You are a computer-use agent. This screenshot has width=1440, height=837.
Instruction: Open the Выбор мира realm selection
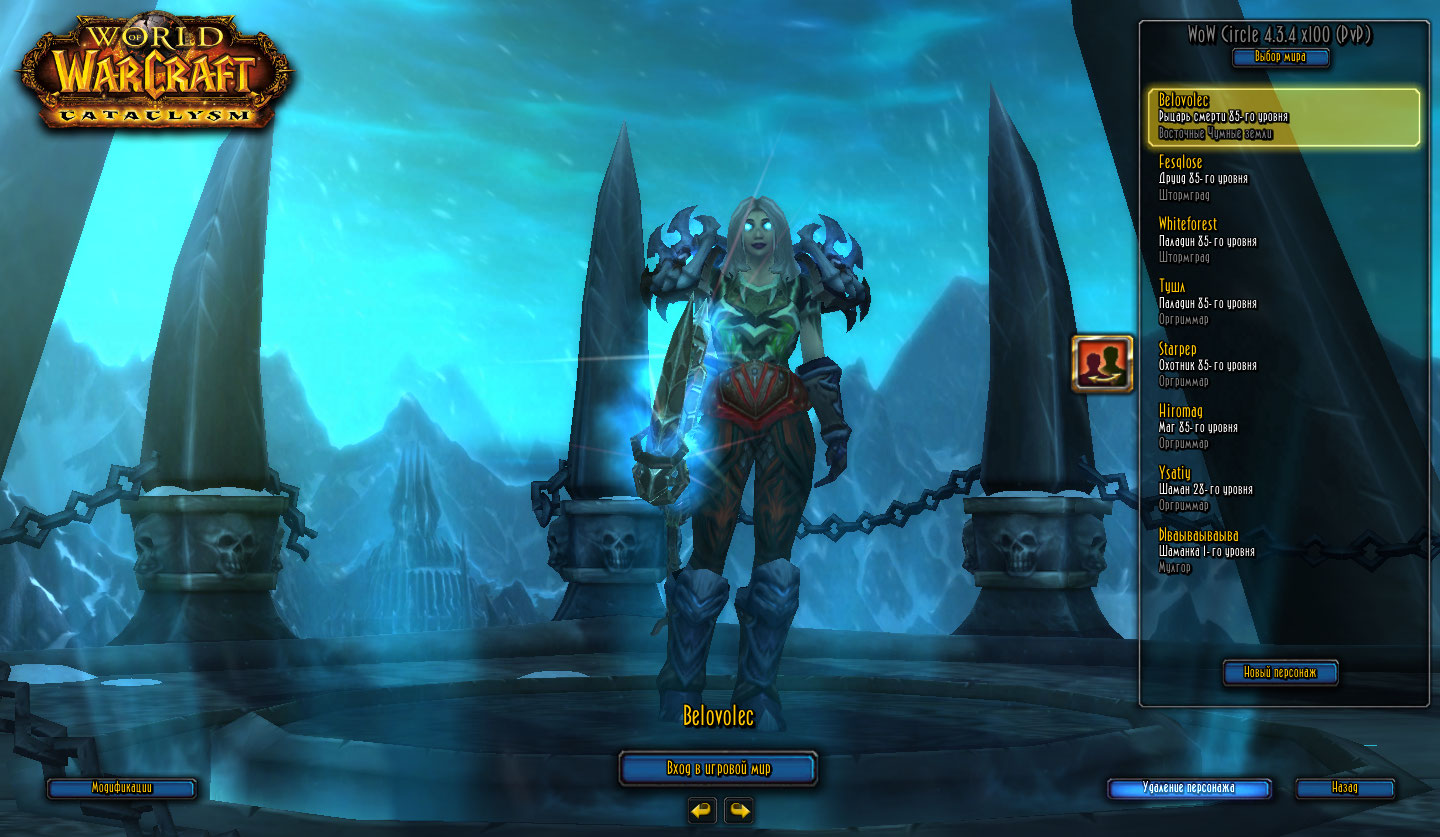coord(1281,57)
